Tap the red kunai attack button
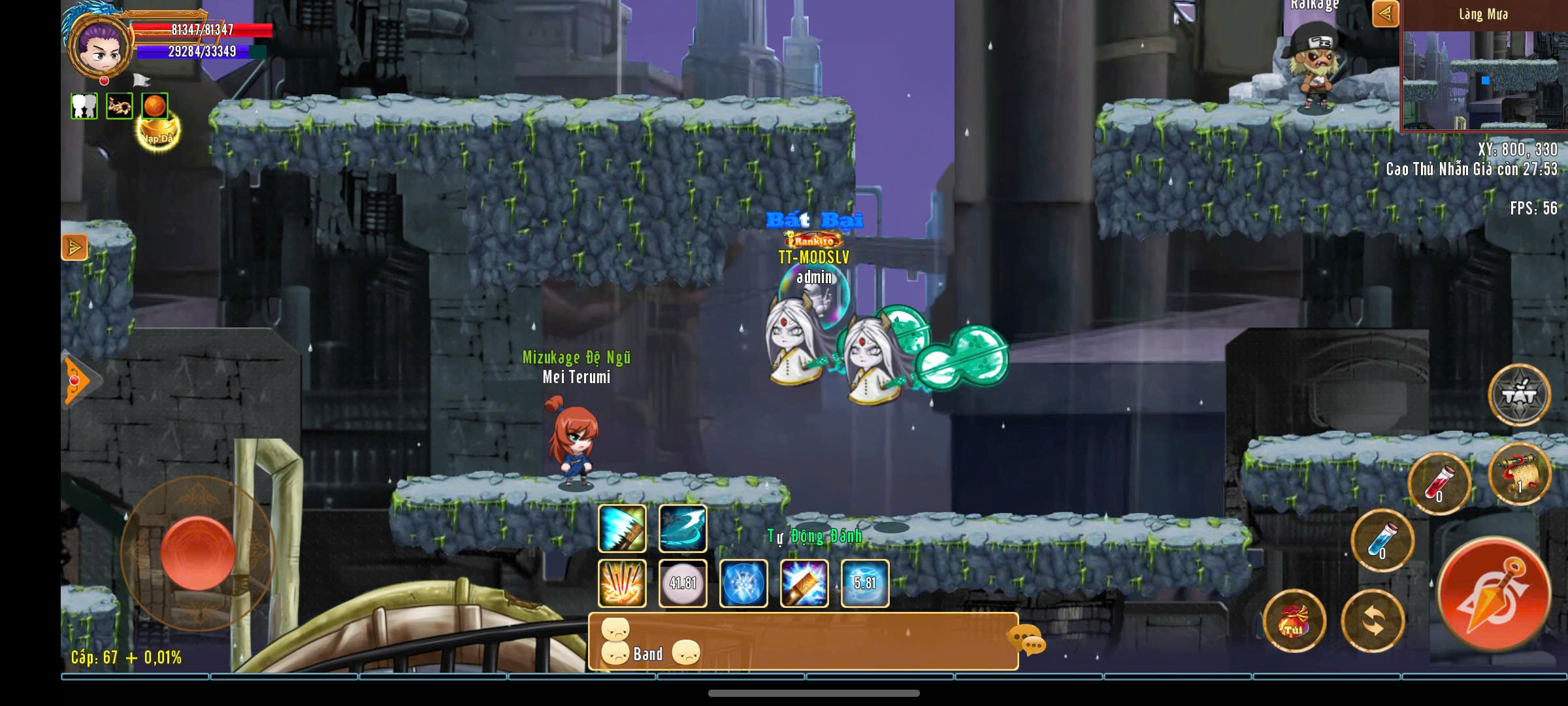 (x=1494, y=594)
